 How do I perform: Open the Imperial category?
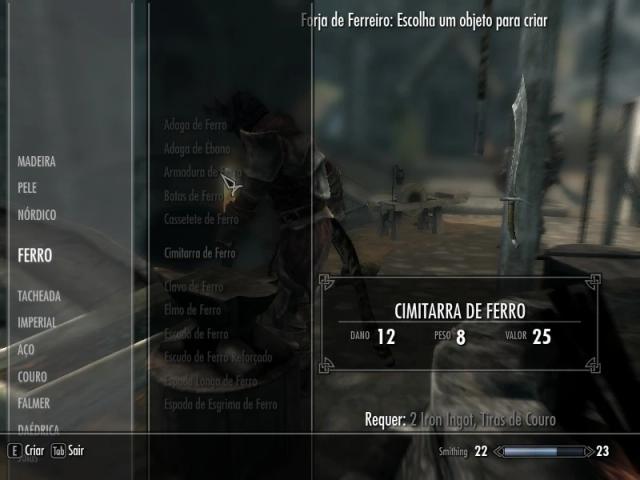pos(37,323)
